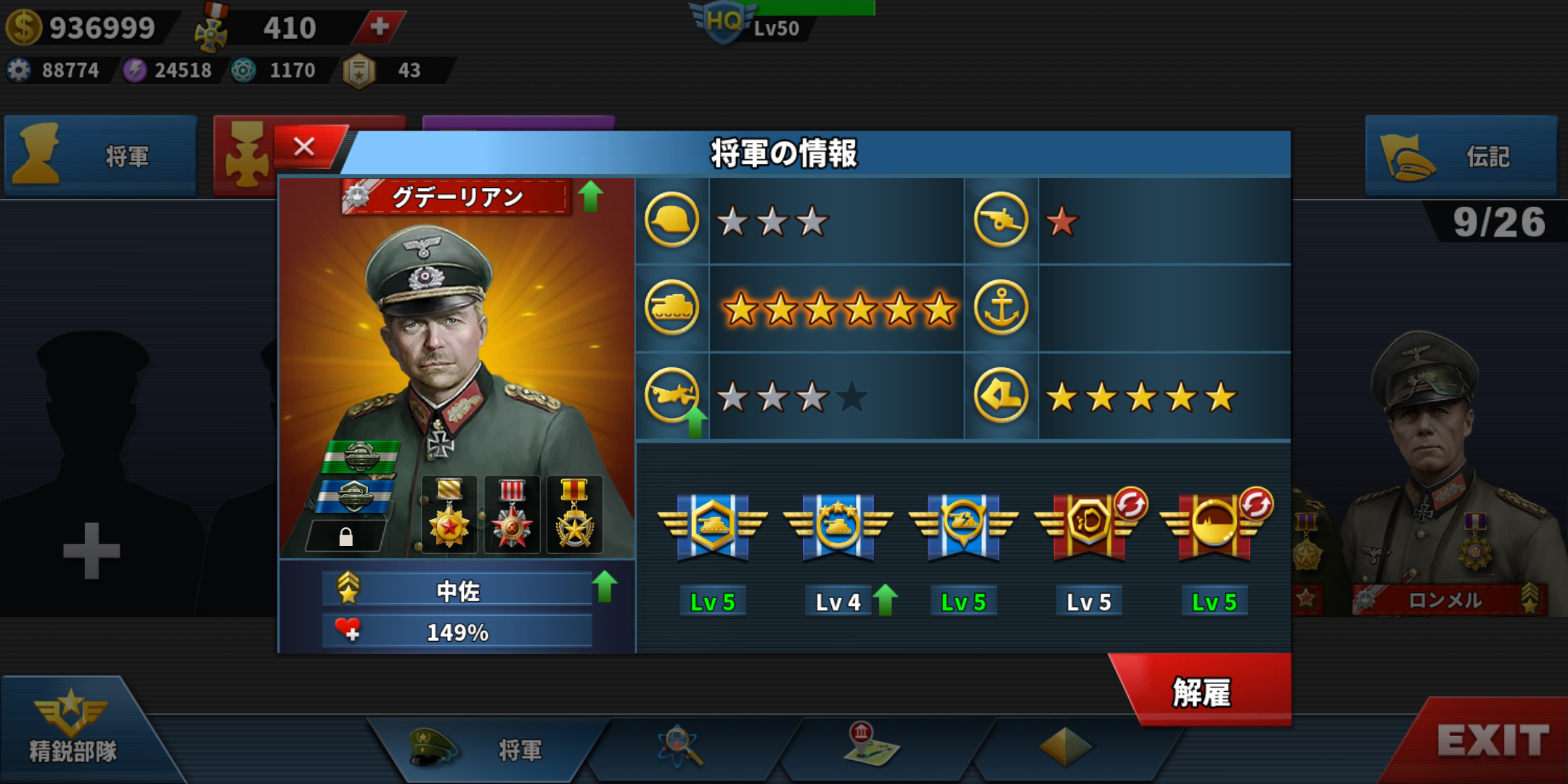Swap the red Lv 5 fortress-silhouette skill
This screenshot has width=1568, height=784.
tap(1256, 504)
